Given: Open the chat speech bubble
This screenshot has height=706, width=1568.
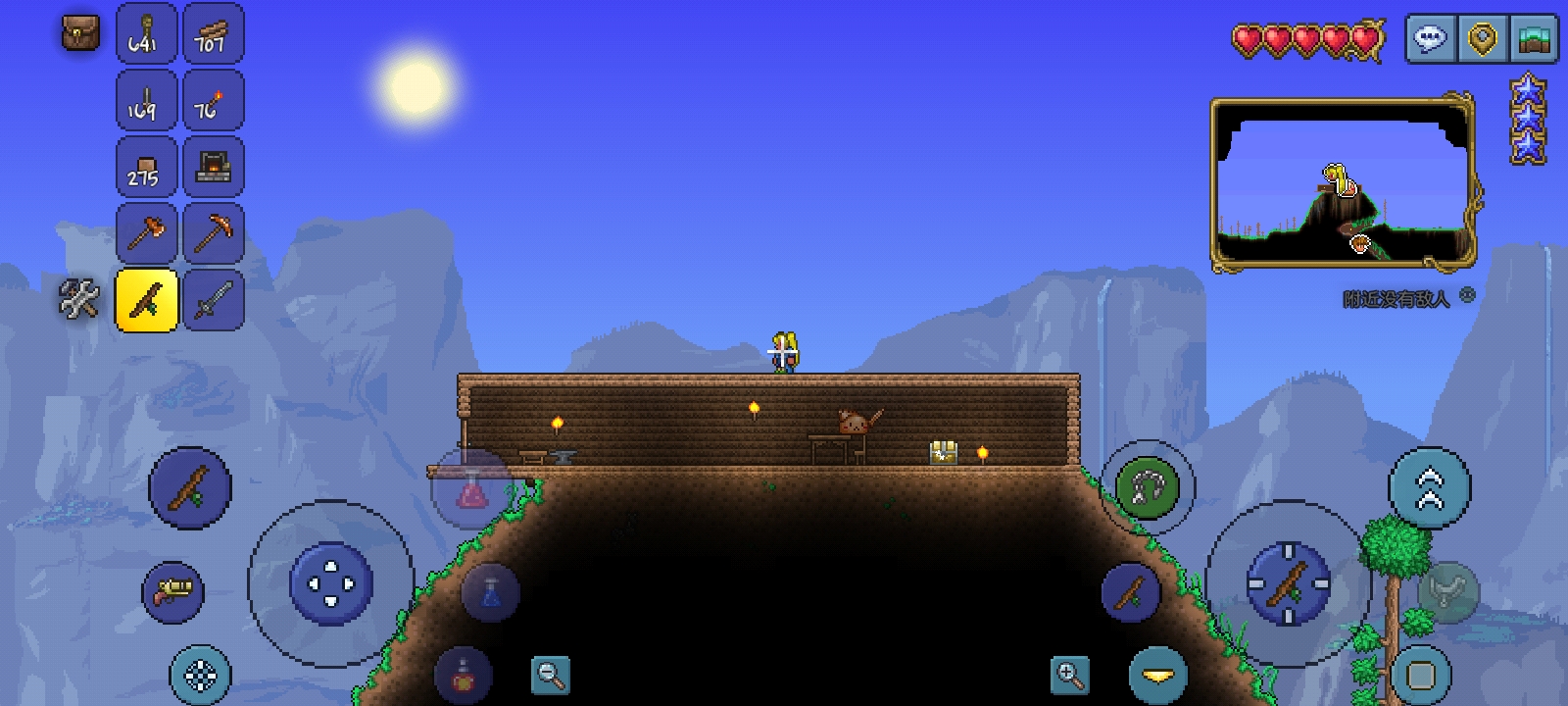Looking at the screenshot, I should pyautogui.click(x=1431, y=39).
